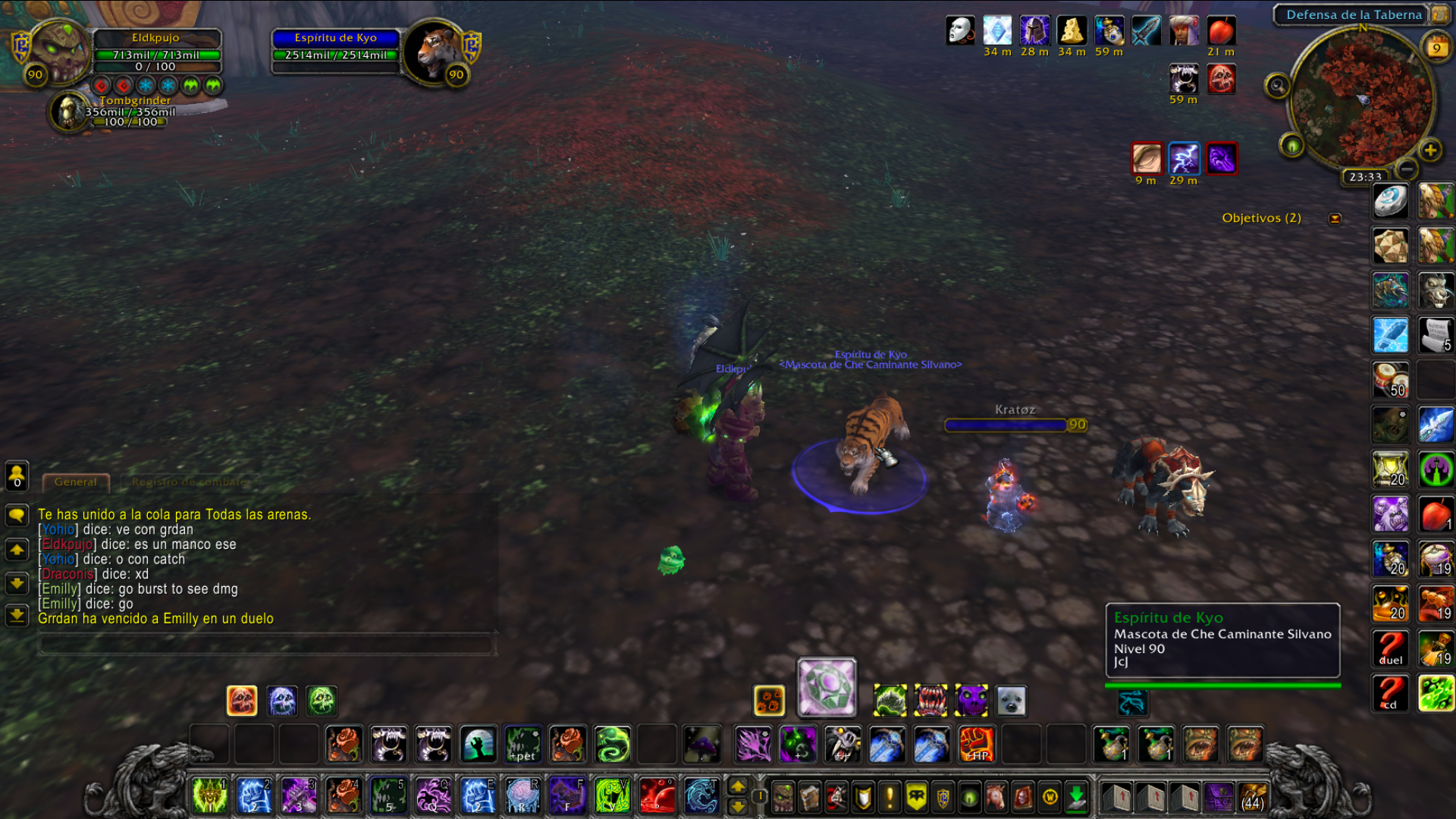This screenshot has height=819, width=1456.
Task: Open the Registro de combate tab
Action: (x=190, y=482)
